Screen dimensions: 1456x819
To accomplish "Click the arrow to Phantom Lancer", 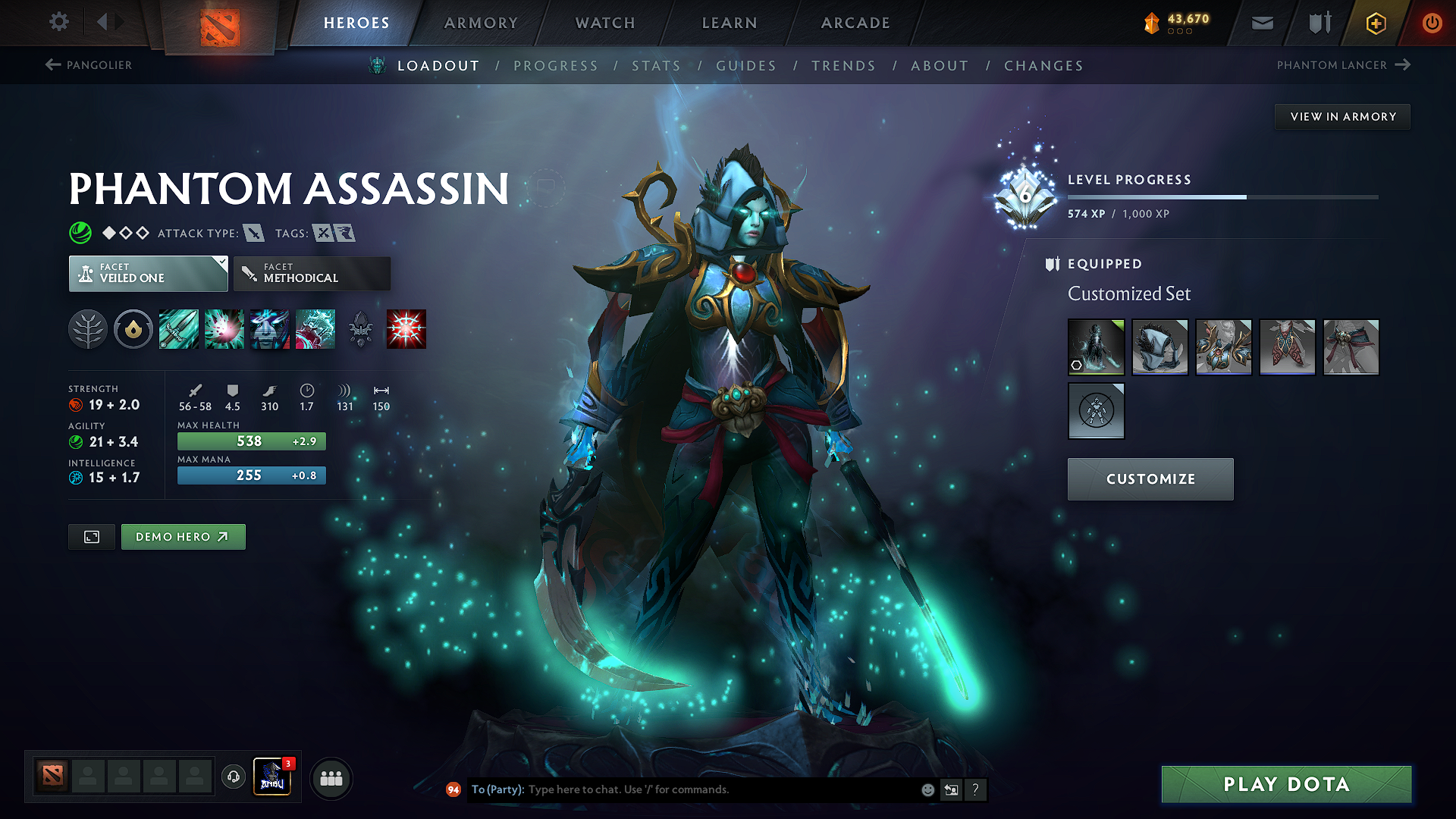I will tap(1401, 65).
